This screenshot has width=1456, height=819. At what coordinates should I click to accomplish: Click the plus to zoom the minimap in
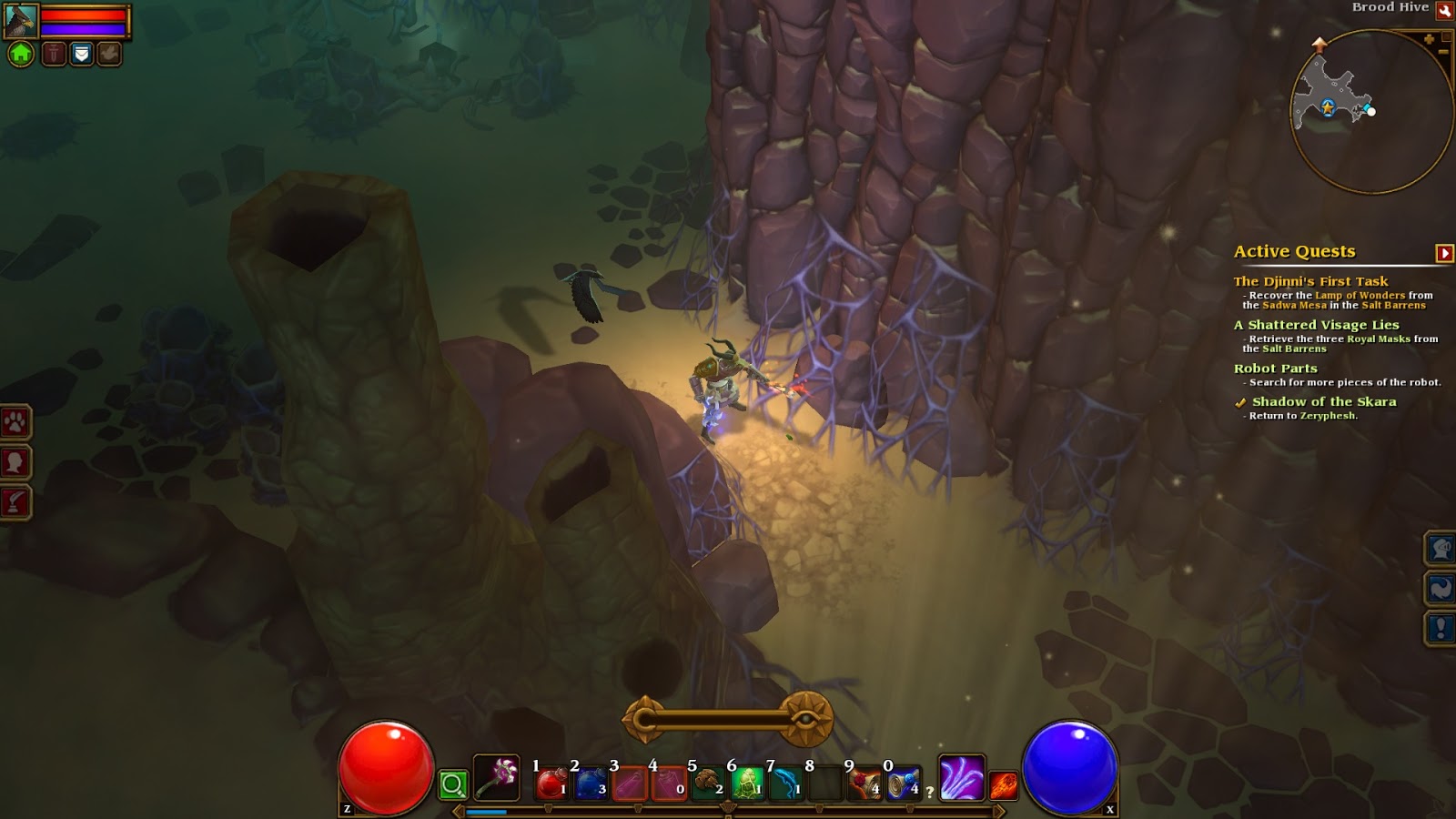[x=1429, y=38]
